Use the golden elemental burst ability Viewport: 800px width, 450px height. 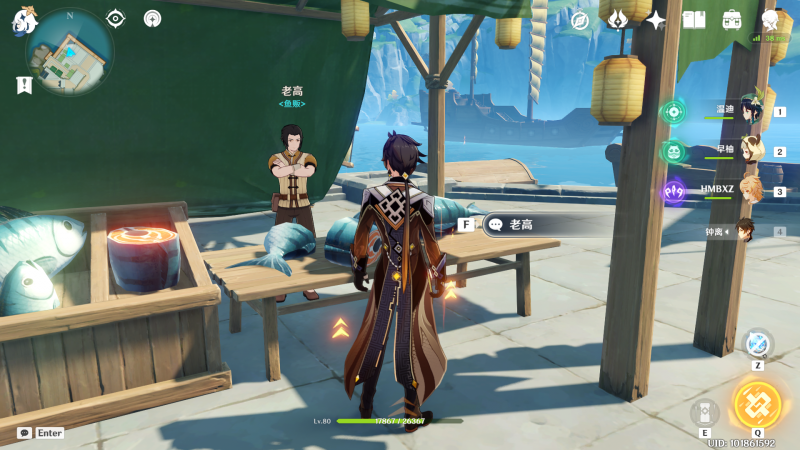(x=757, y=404)
